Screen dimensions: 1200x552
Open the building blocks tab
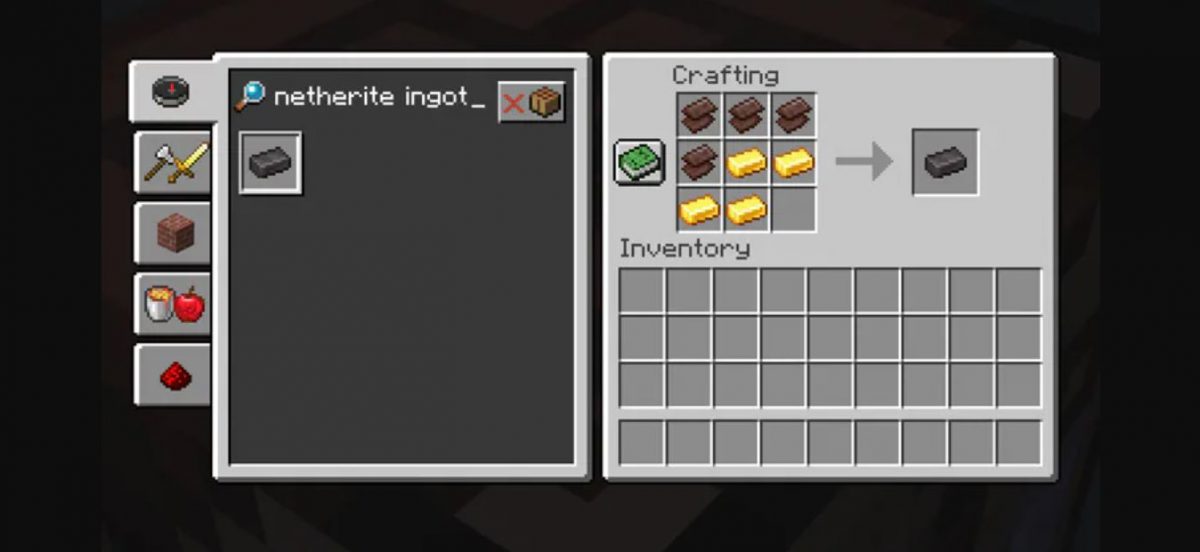pos(174,233)
